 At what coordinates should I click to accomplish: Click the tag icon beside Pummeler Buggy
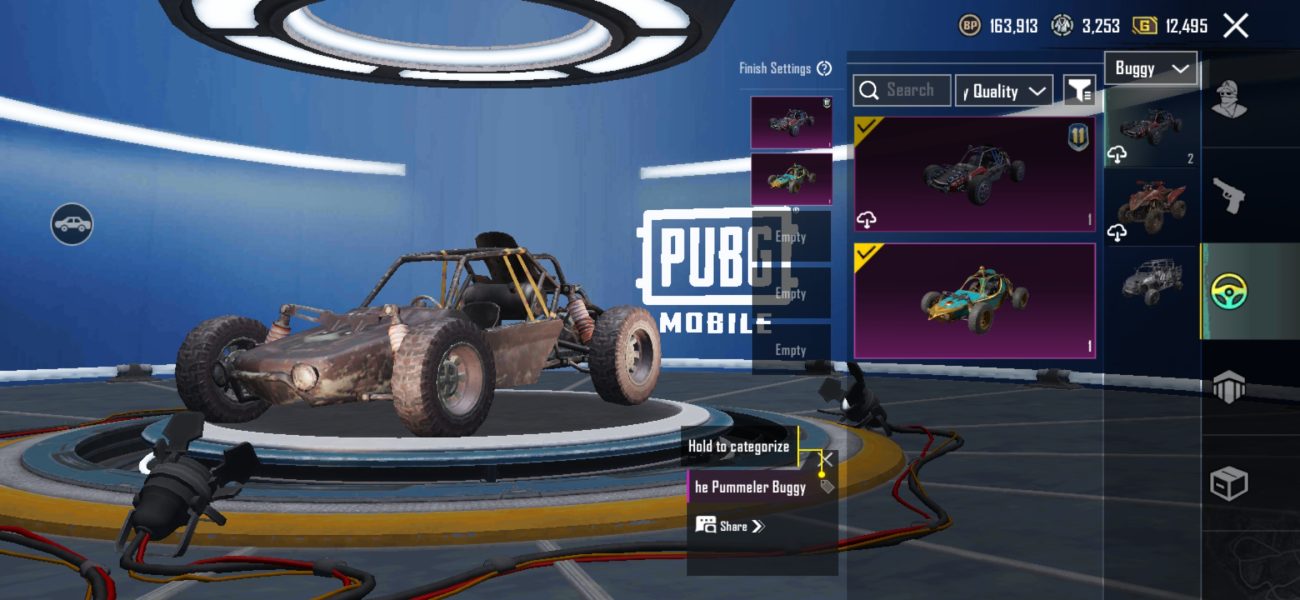(826, 486)
